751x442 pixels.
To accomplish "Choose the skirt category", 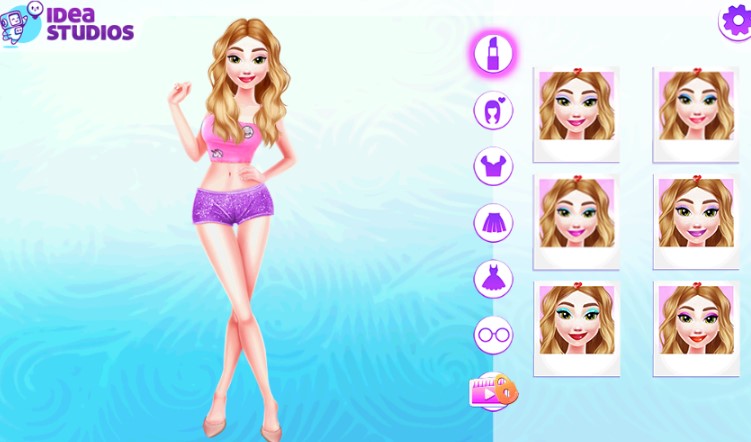I will (493, 222).
